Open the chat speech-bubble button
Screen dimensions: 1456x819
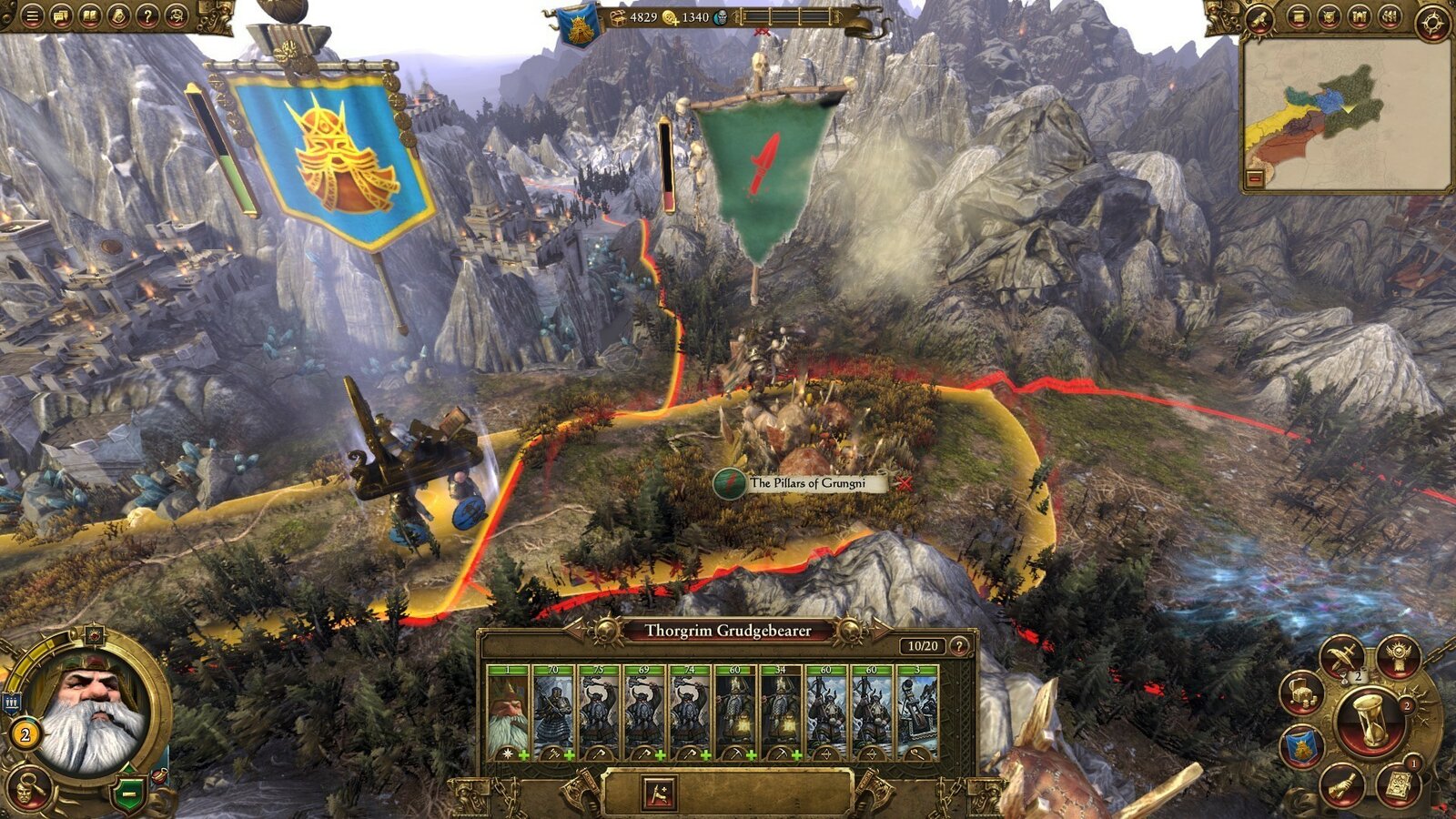[x=61, y=15]
